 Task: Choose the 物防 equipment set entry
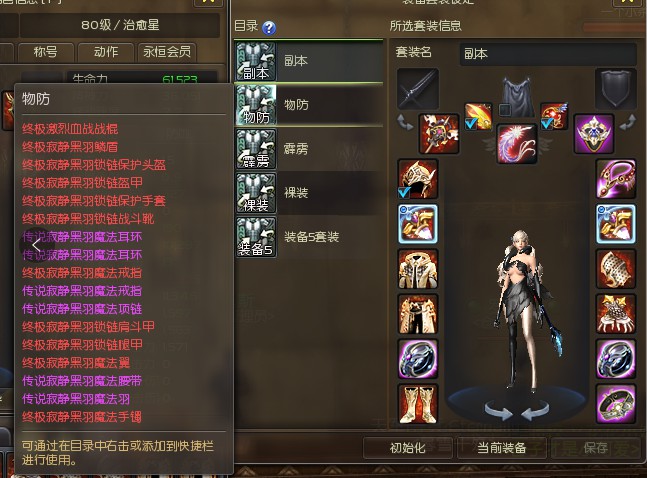pos(308,104)
